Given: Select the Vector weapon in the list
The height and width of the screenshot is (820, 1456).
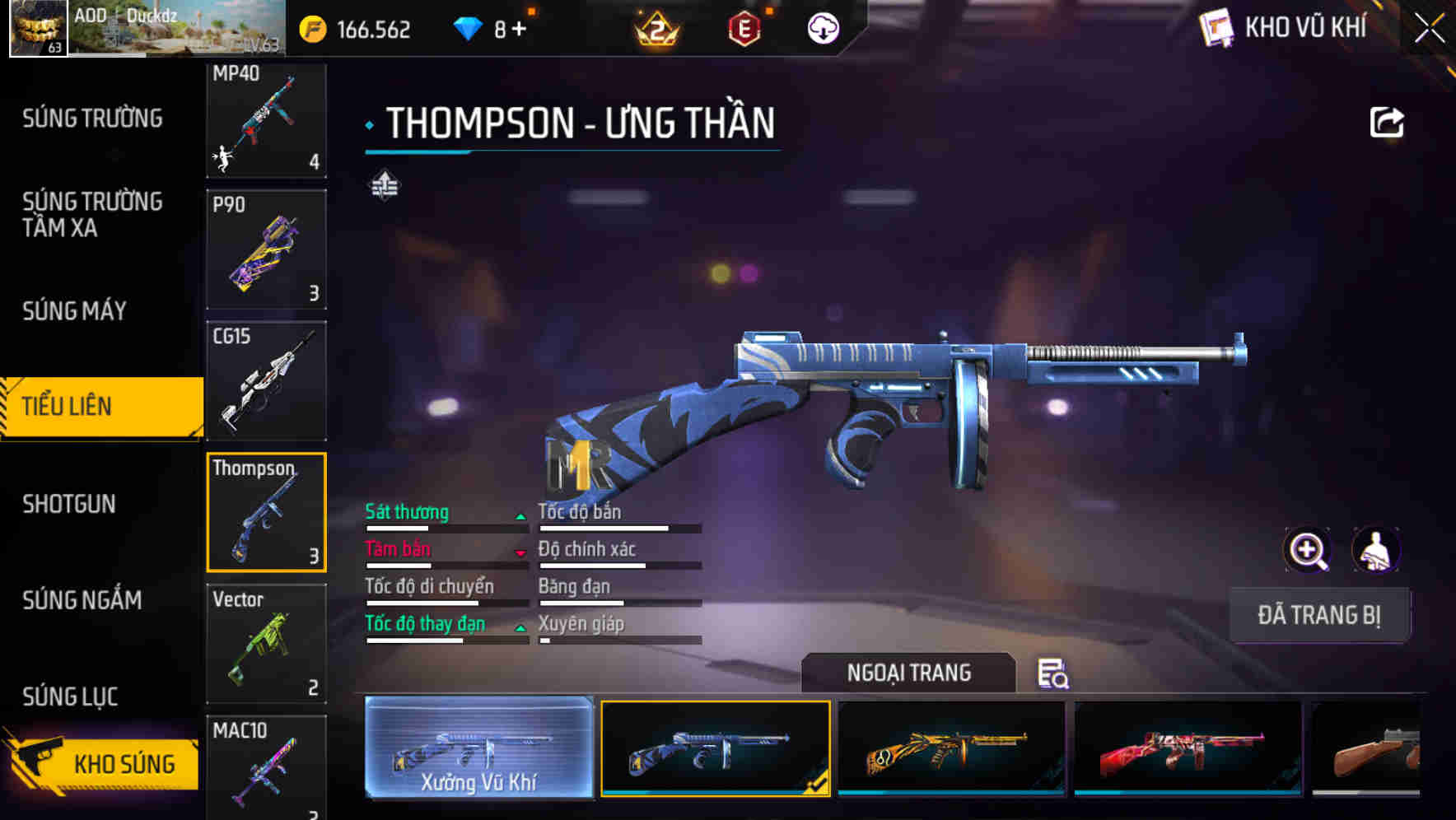Looking at the screenshot, I should (266, 643).
